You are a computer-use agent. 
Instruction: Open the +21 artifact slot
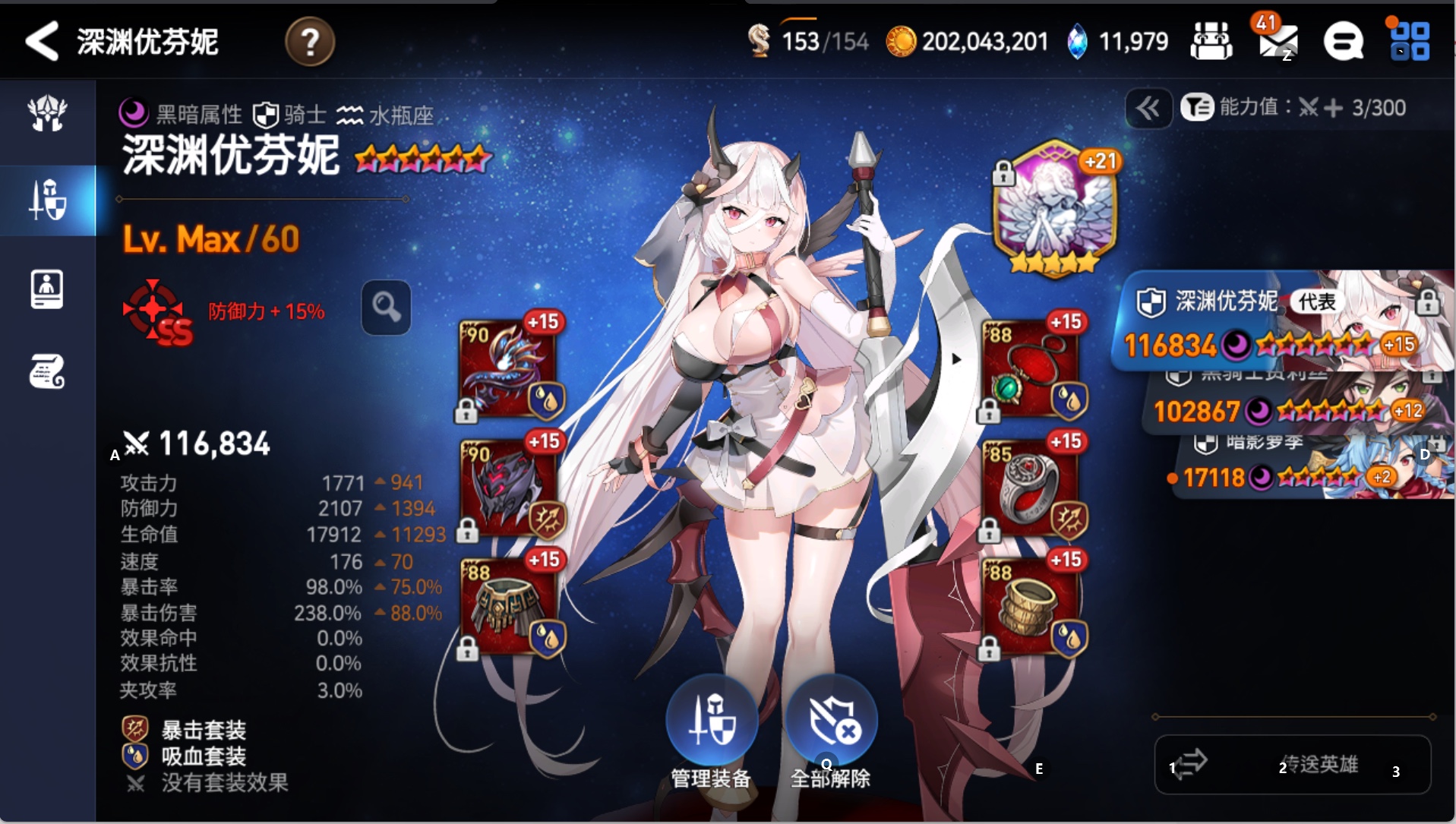point(1054,206)
